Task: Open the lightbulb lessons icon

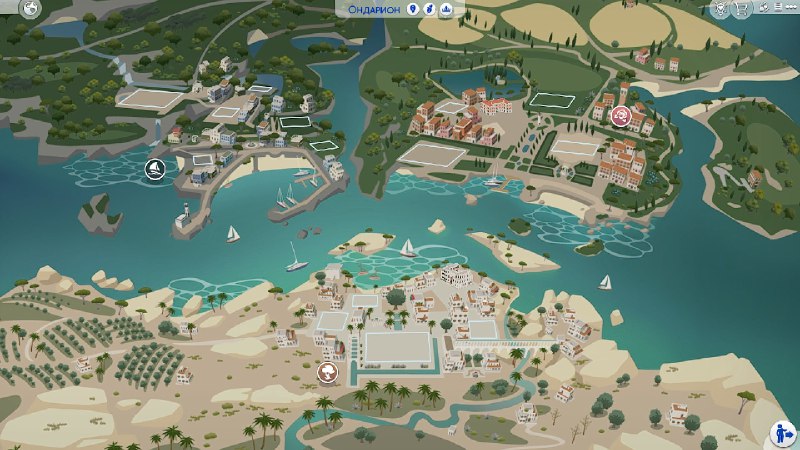Action: 721,8
